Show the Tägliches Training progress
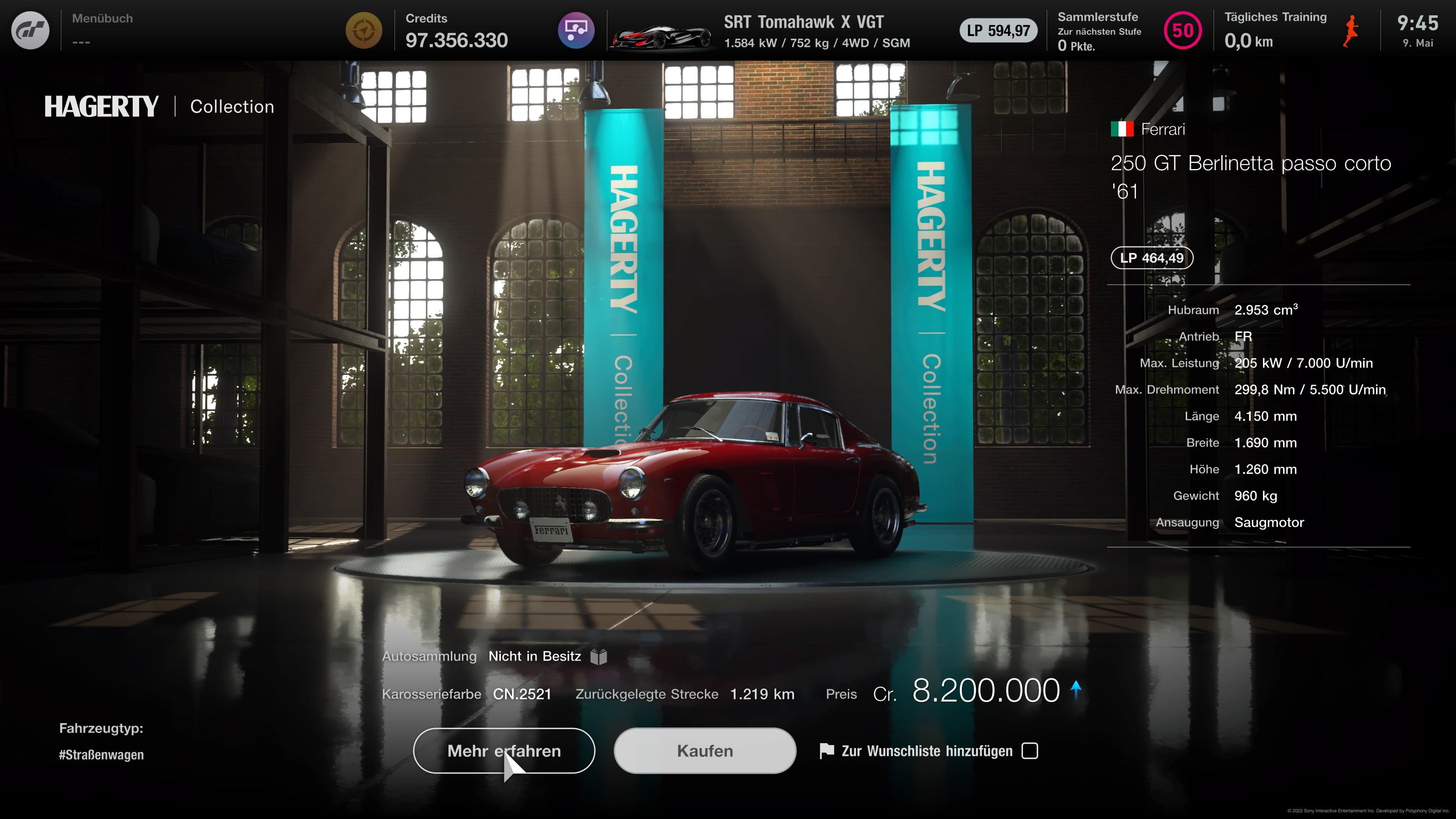This screenshot has height=819, width=1456. [x=1275, y=30]
